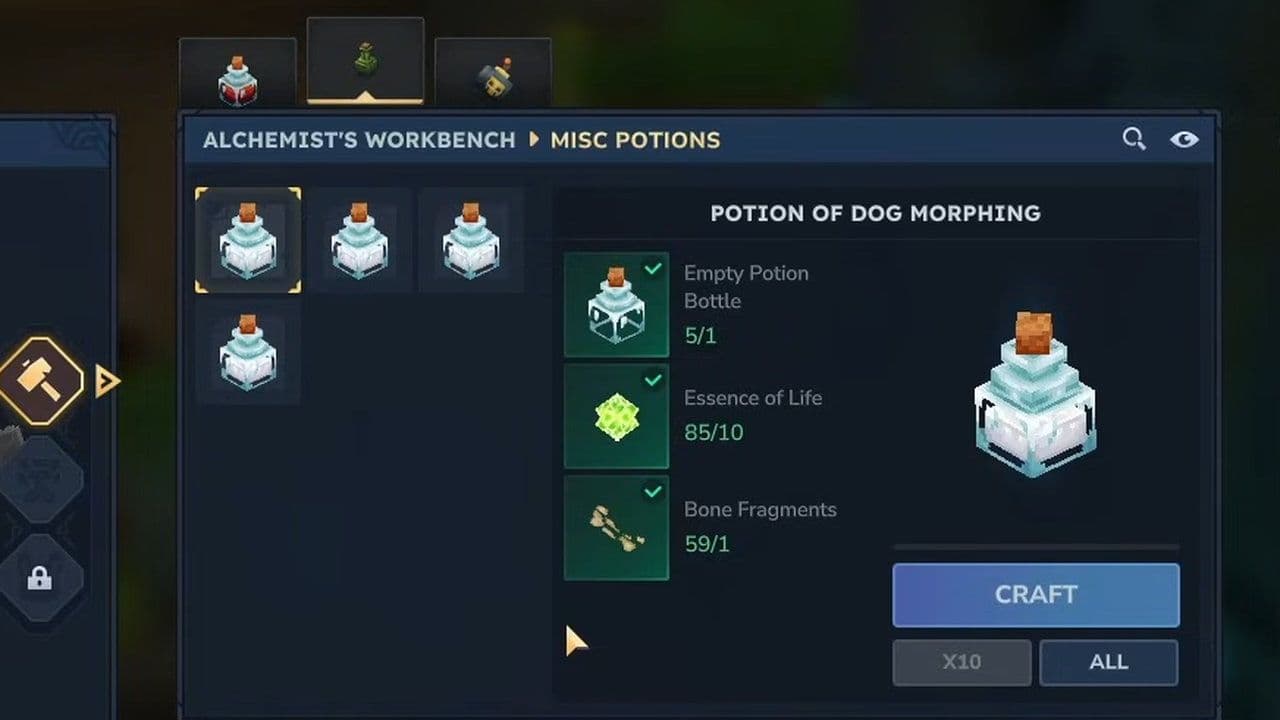Open the Misc Potions breadcrumb entry
Image resolution: width=1280 pixels, height=720 pixels.
(634, 140)
